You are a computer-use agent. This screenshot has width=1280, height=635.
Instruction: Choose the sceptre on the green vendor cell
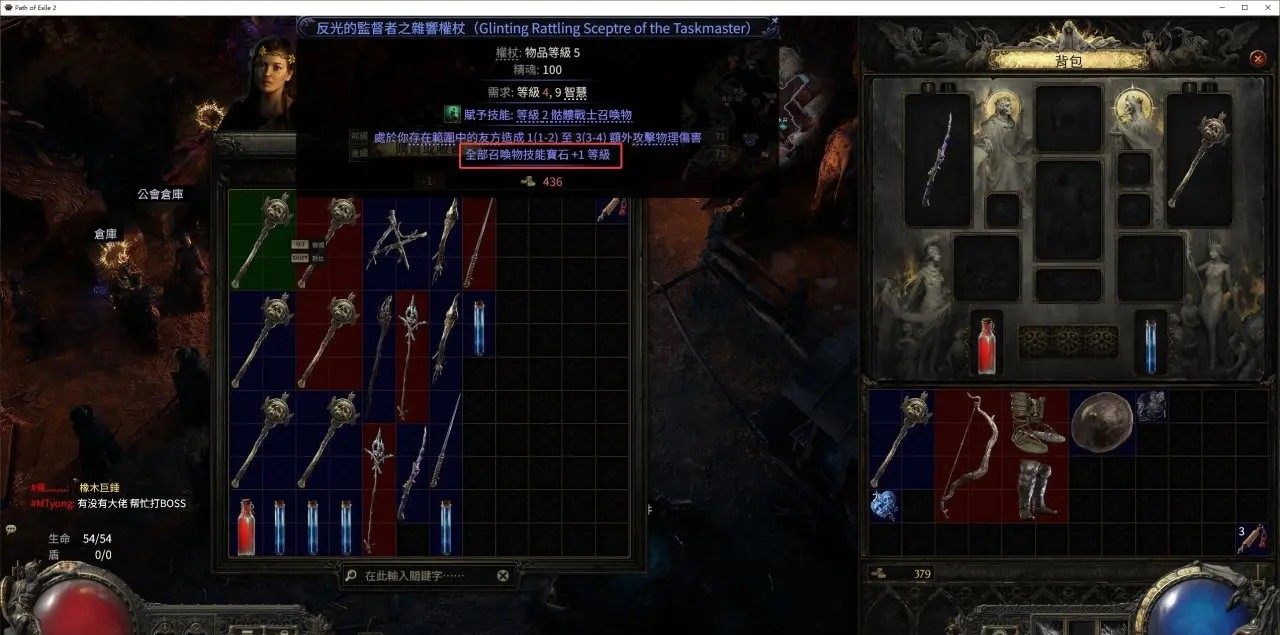(262, 240)
